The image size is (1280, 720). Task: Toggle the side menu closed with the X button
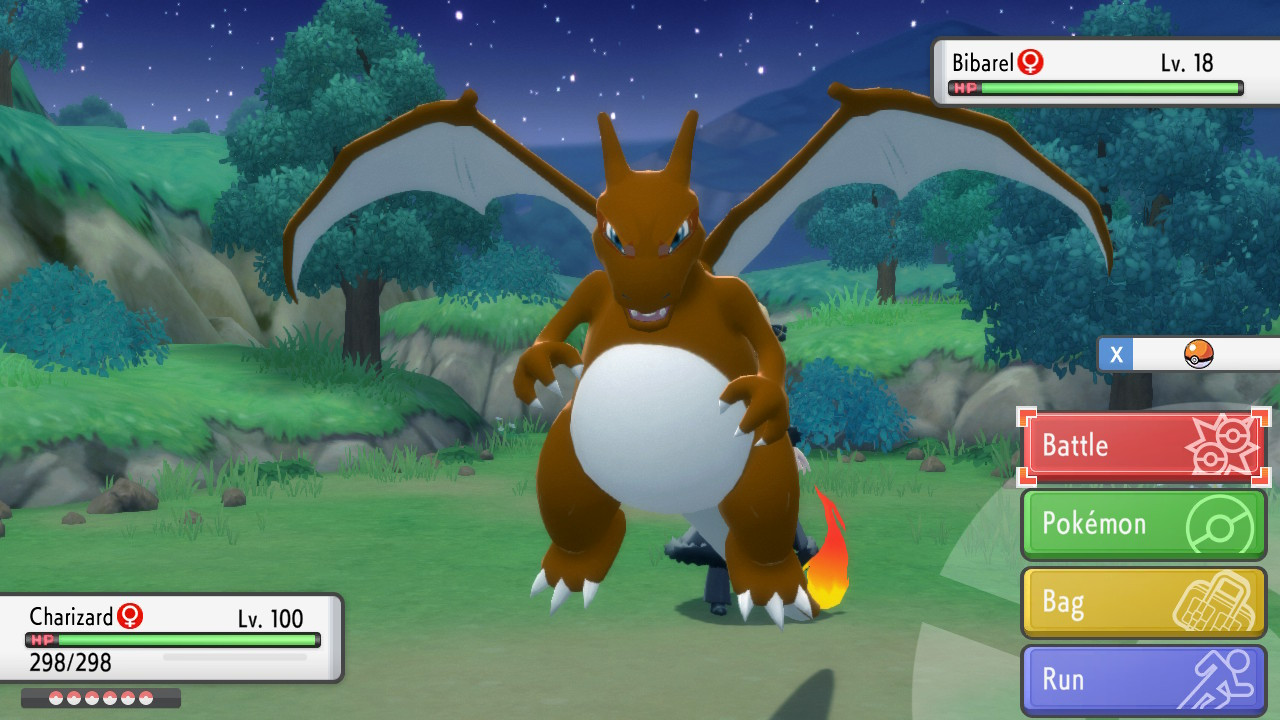coord(1115,354)
